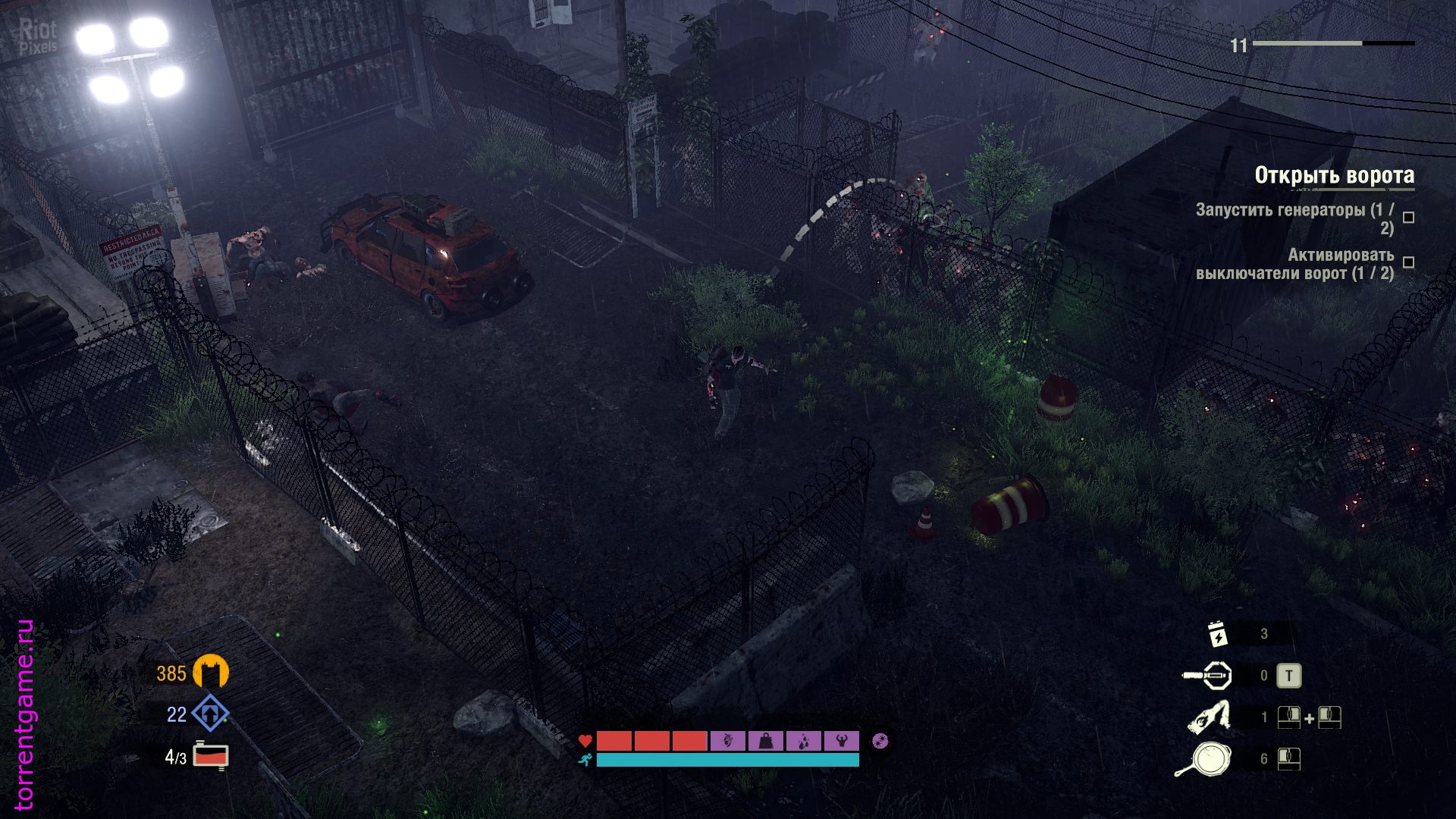Screen dimensions: 1456x819
Task: Activate the round purple spider ability icon
Action: 880,740
